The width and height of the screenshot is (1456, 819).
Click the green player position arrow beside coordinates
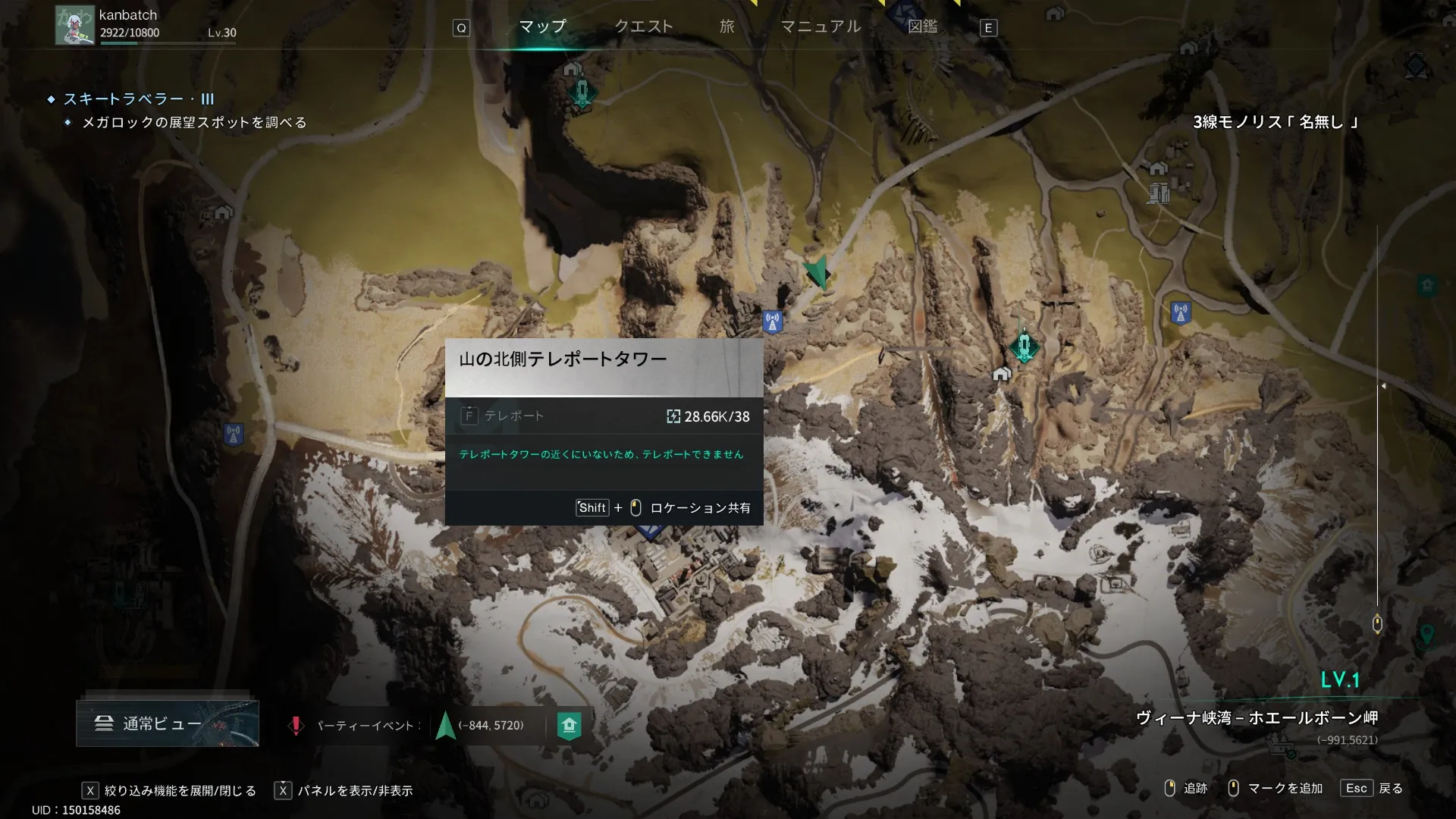(x=446, y=725)
